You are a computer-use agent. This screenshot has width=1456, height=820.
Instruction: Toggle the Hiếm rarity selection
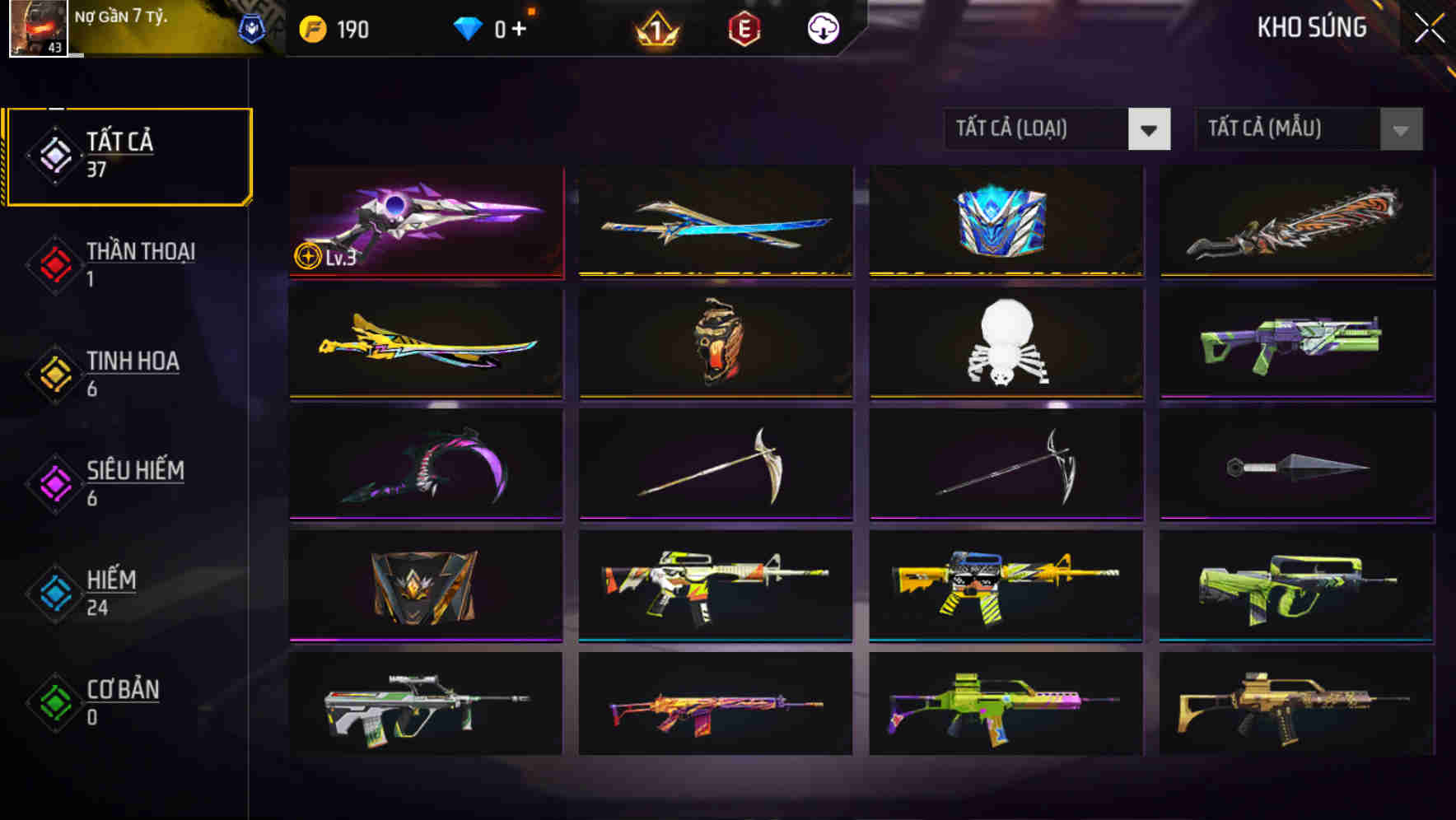click(x=54, y=592)
